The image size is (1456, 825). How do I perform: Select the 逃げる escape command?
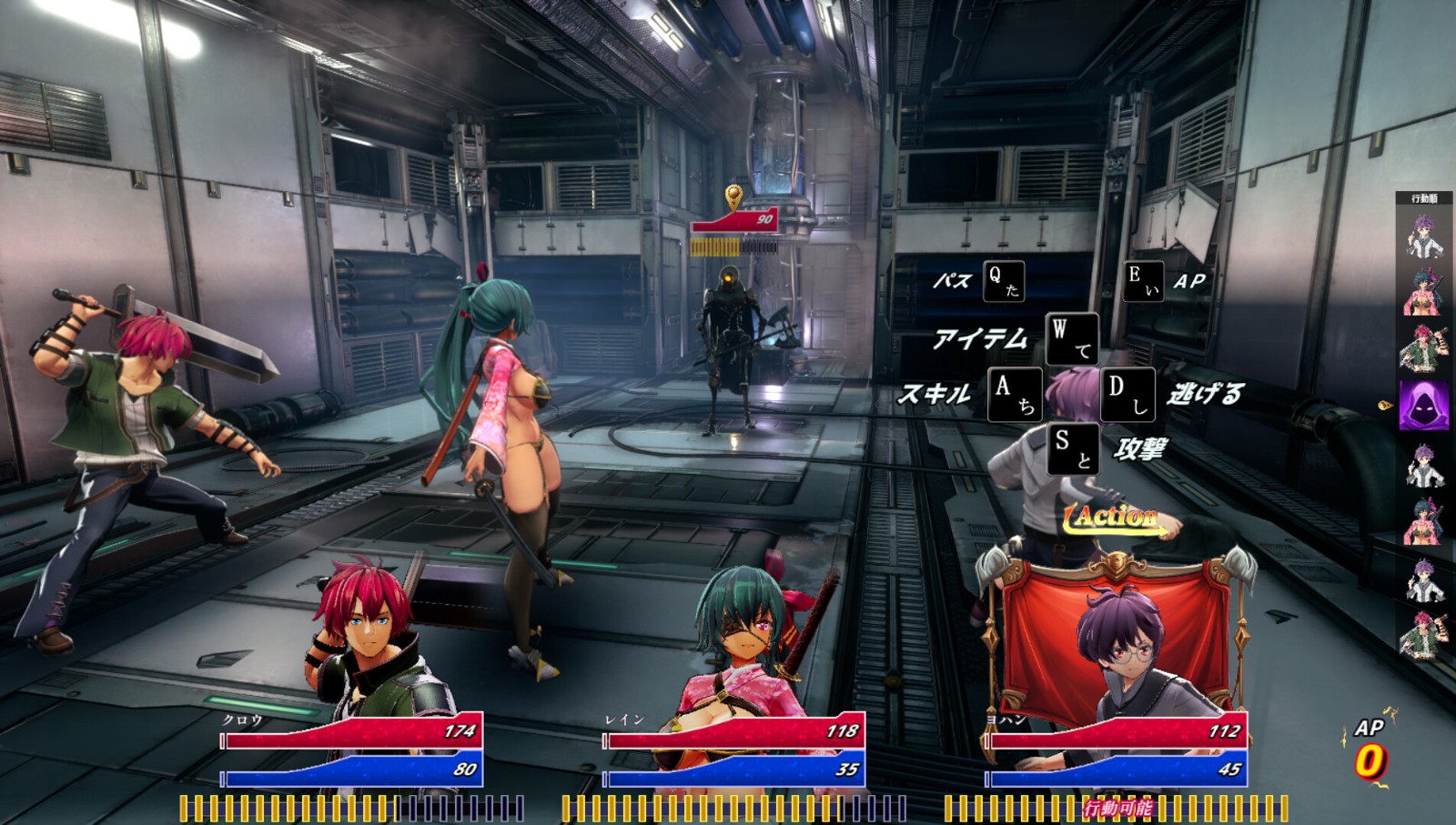[1128, 394]
